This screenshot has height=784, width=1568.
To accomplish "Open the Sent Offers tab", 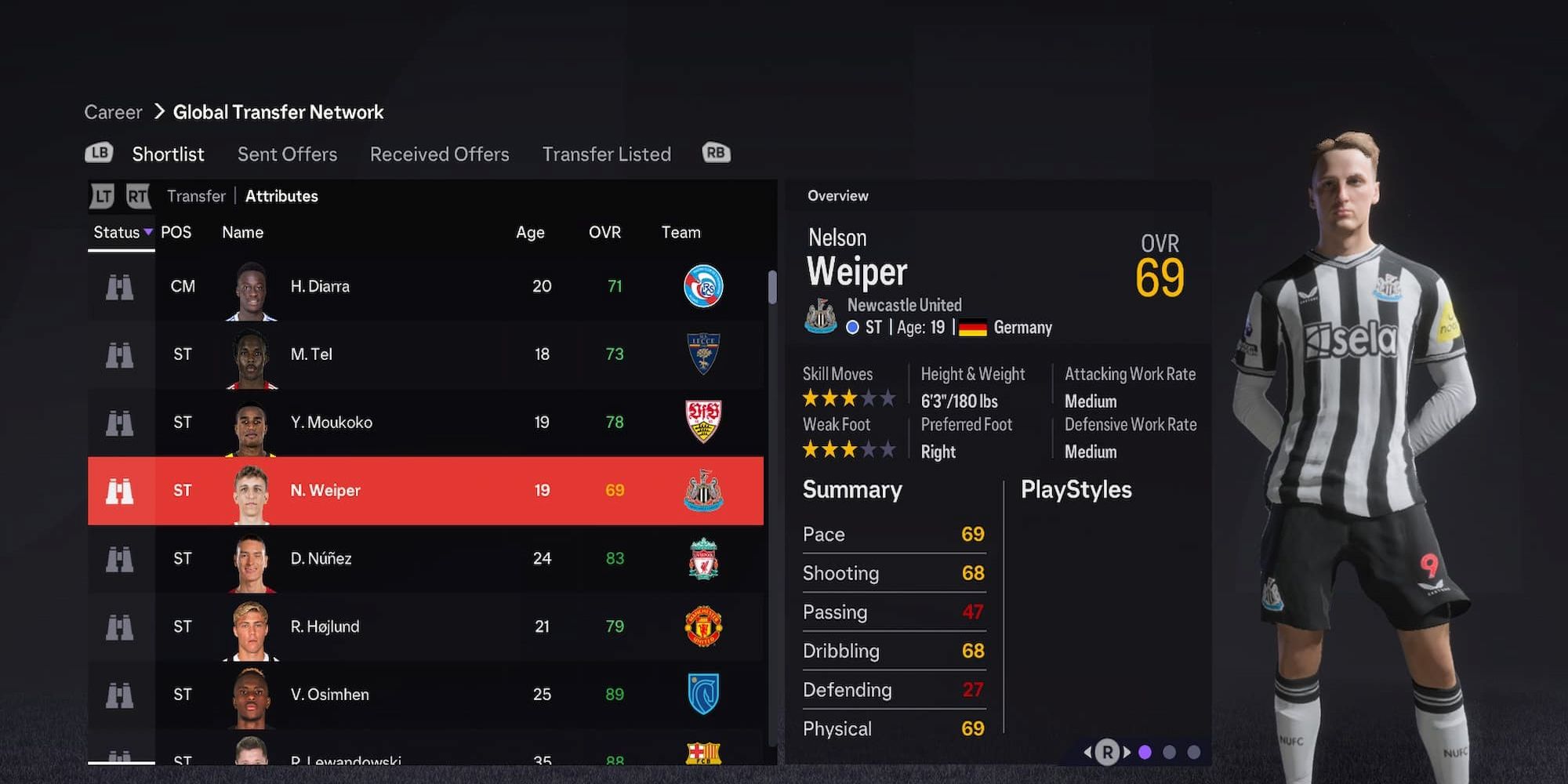I will pos(287,154).
